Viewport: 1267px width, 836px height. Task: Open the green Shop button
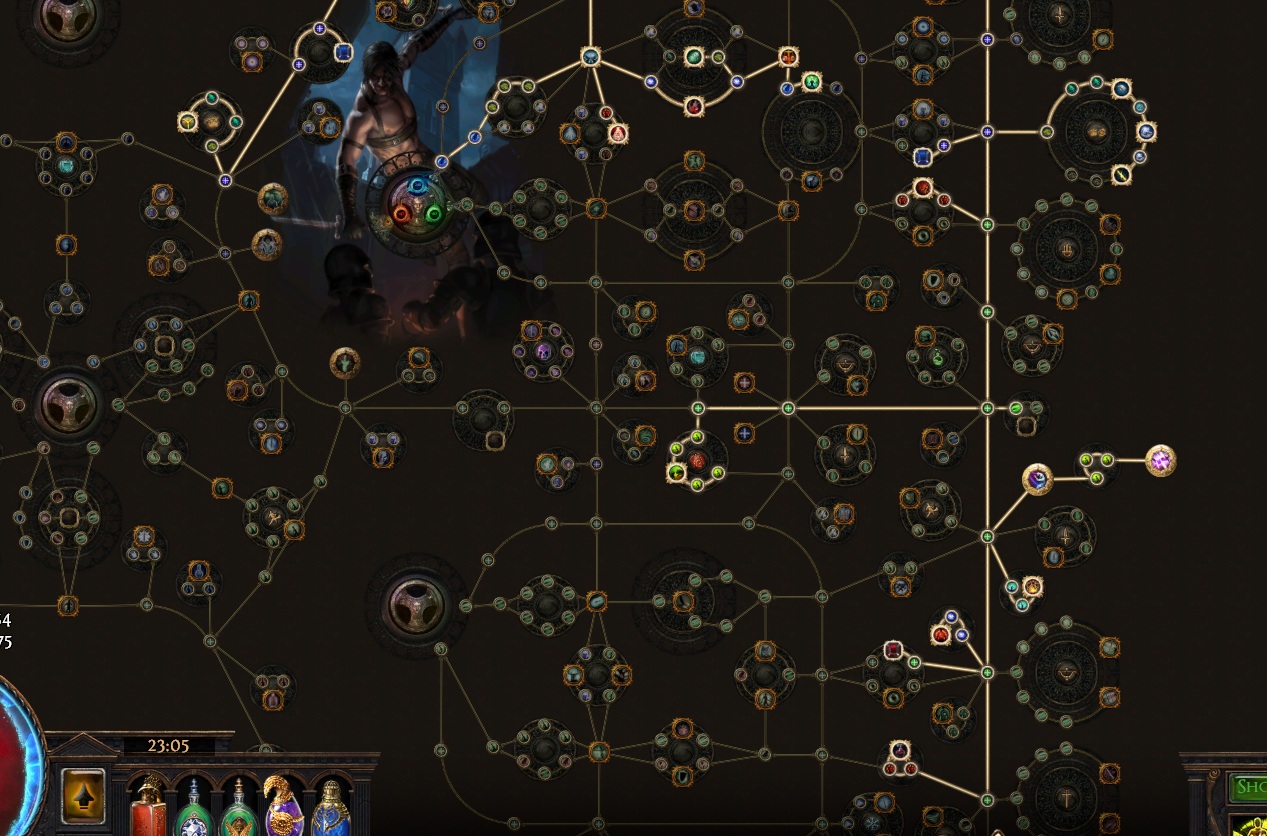coord(1248,786)
